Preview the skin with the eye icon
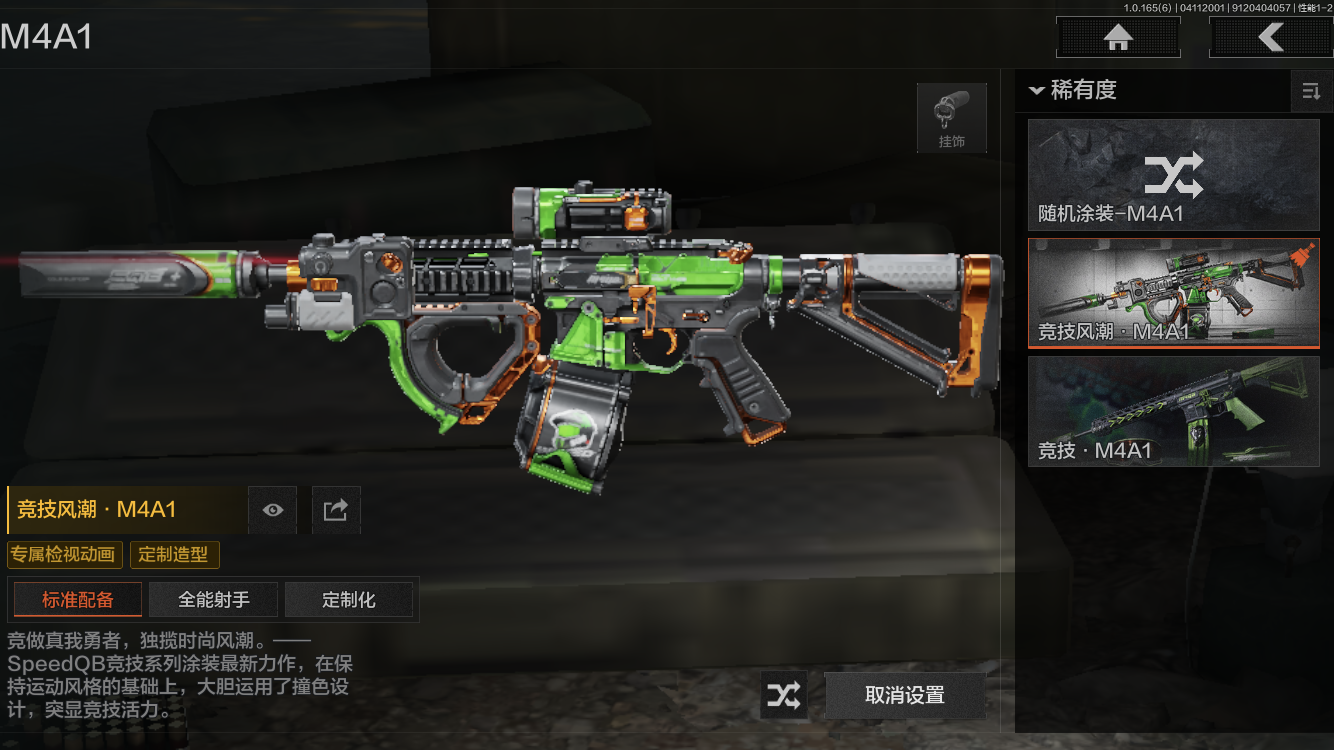This screenshot has height=750, width=1334. click(273, 510)
